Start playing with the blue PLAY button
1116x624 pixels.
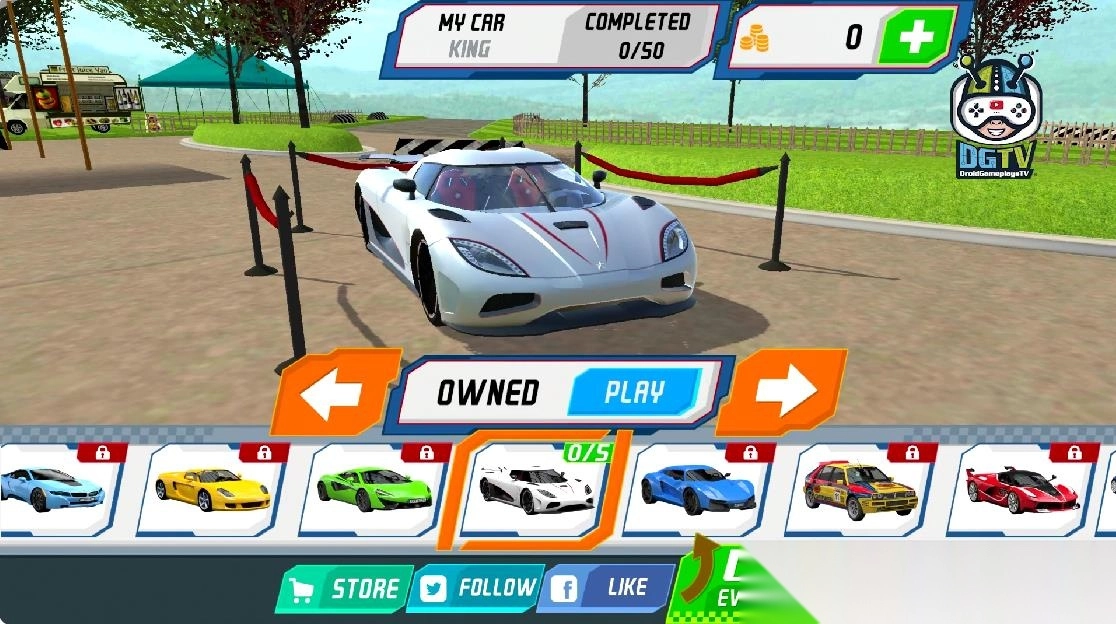point(634,392)
